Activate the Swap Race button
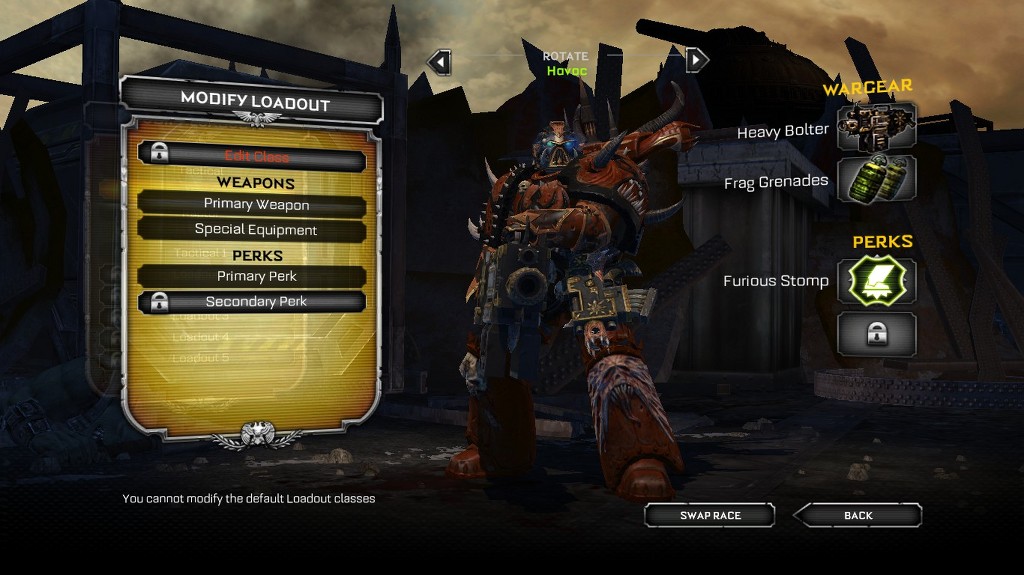The width and height of the screenshot is (1024, 575). 710,516
